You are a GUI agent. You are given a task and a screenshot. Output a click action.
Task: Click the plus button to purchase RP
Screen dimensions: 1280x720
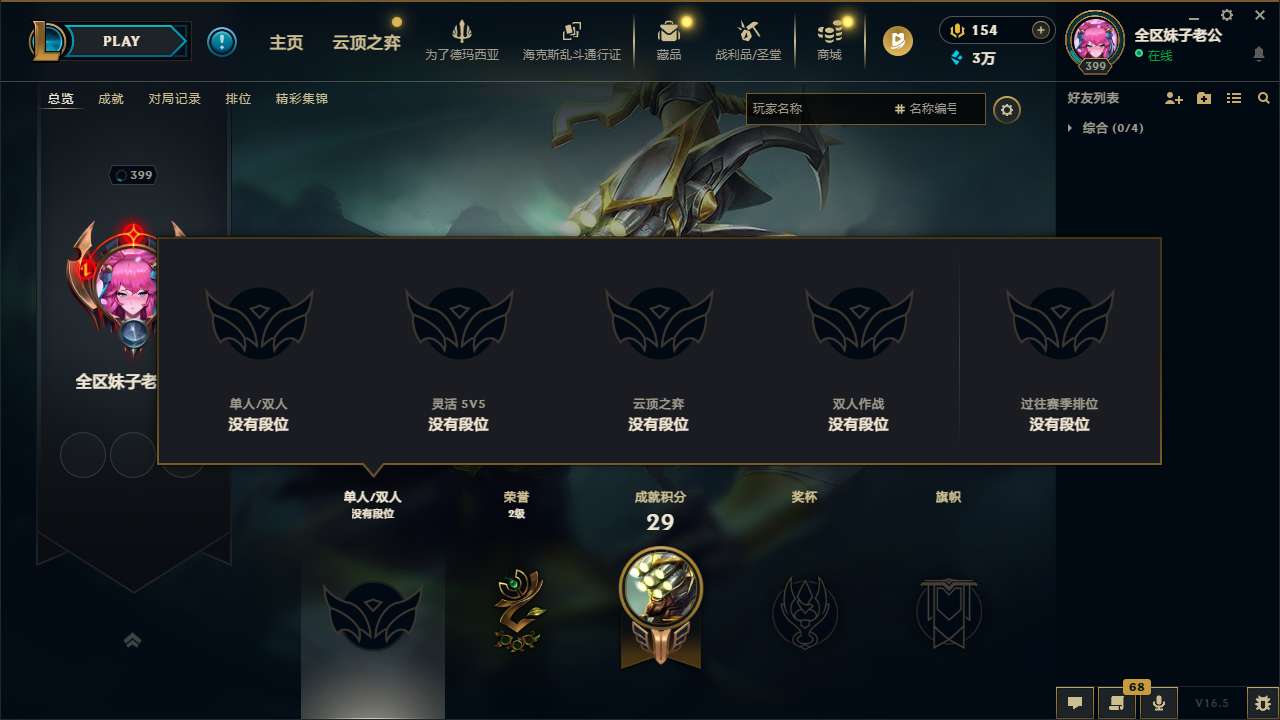tap(1041, 31)
